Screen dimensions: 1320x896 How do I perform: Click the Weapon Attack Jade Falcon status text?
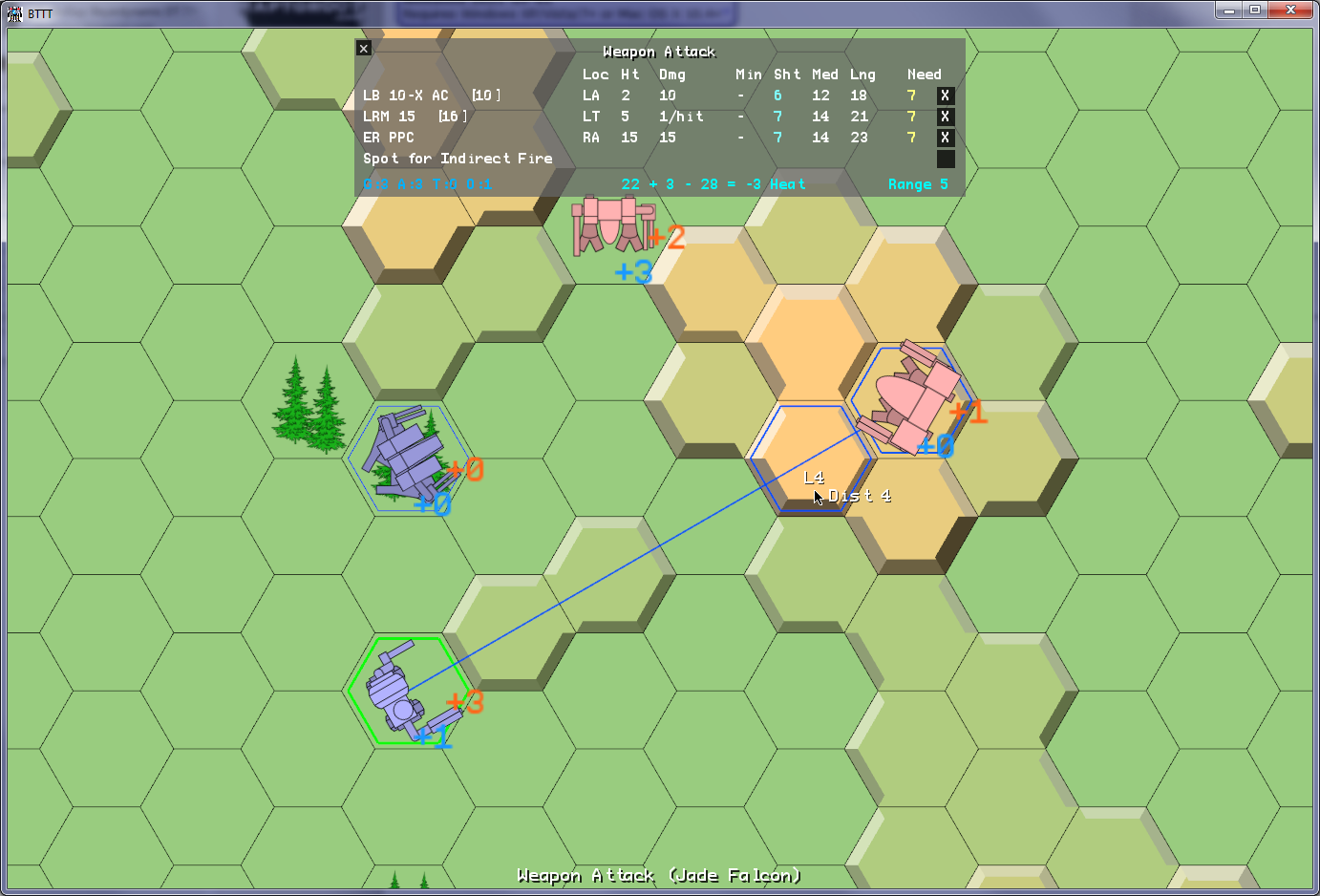coord(659,875)
